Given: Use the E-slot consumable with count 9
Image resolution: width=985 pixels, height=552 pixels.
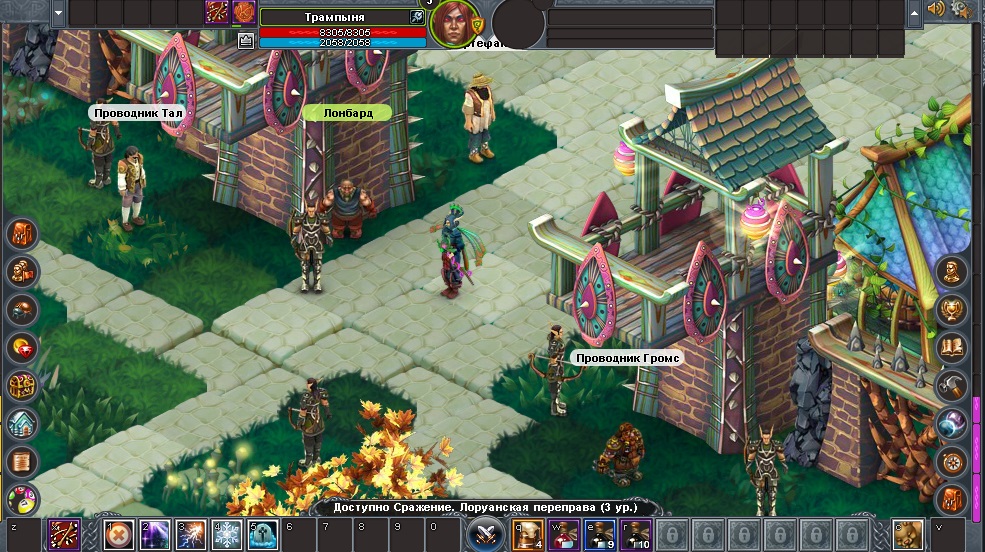Looking at the screenshot, I should [601, 534].
